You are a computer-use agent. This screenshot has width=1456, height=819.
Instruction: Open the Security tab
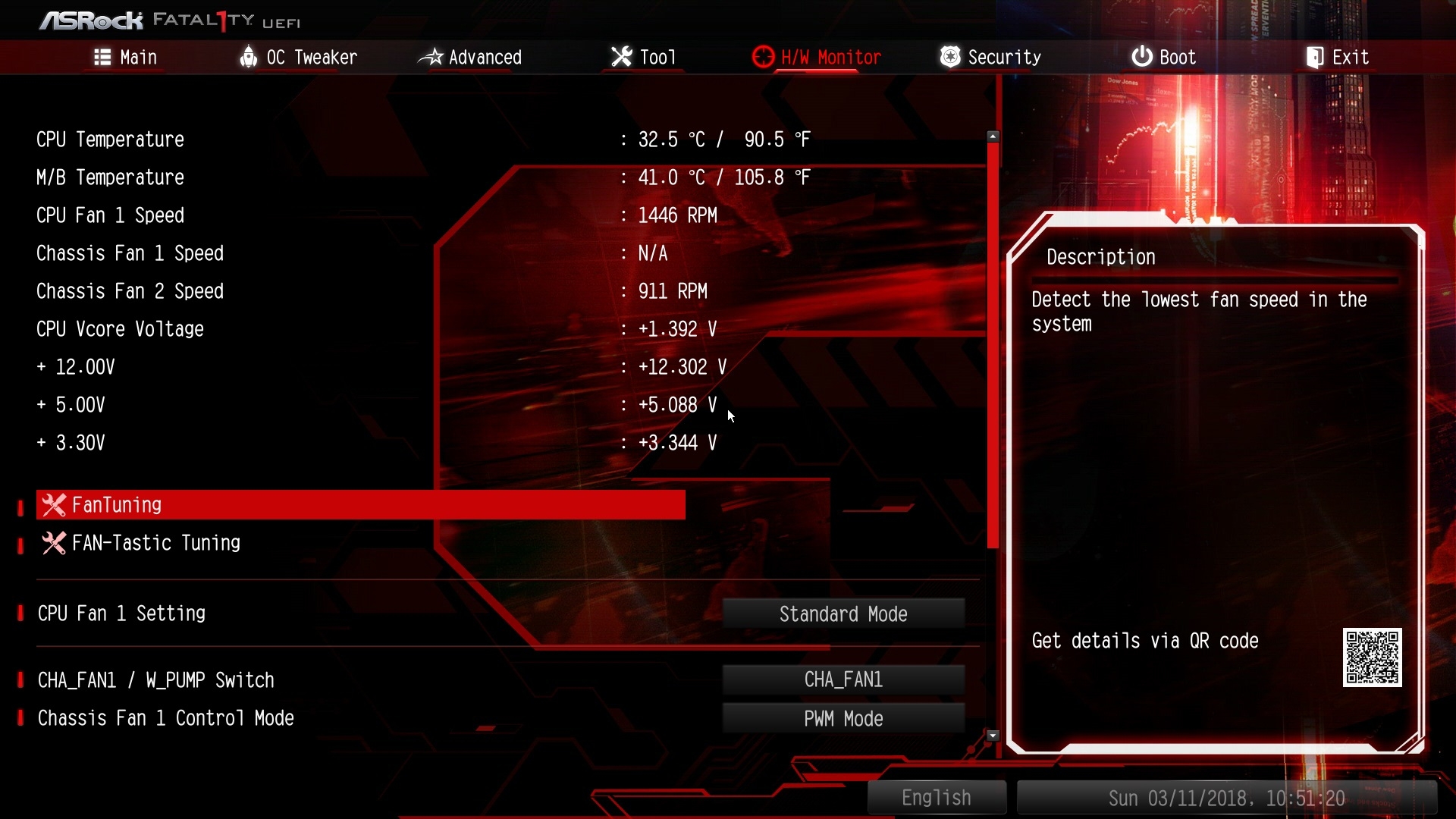[x=990, y=58]
